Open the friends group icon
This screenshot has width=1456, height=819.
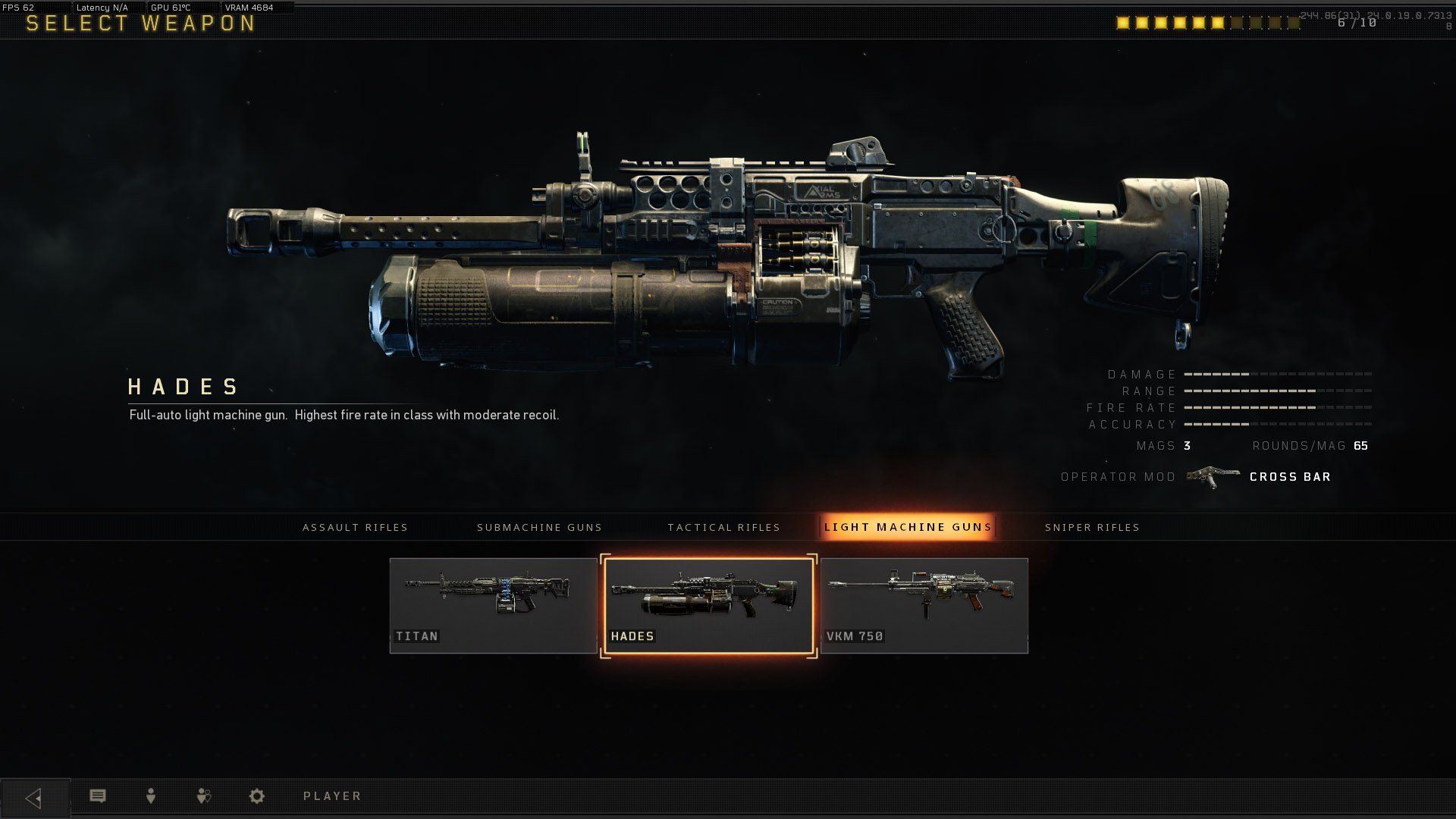203,796
